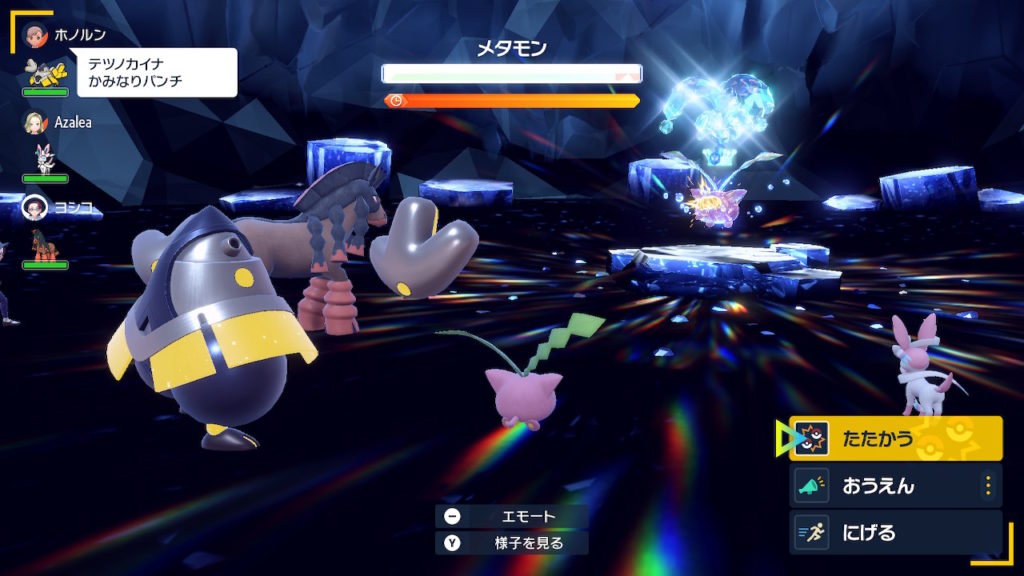Open the エモート emote button
This screenshot has width=1024, height=576.
click(511, 516)
